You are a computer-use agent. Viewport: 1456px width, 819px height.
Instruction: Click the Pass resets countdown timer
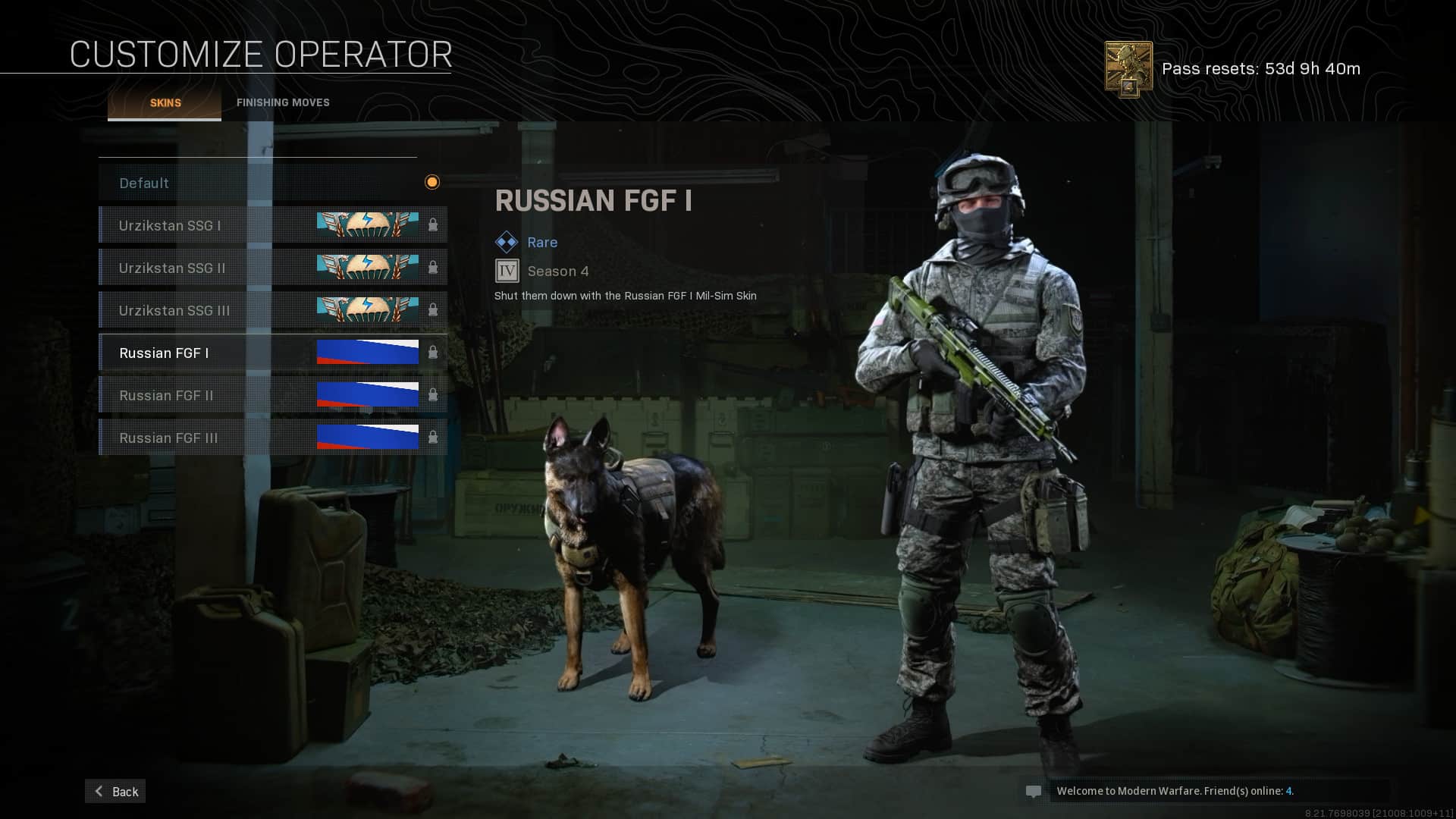point(1260,68)
